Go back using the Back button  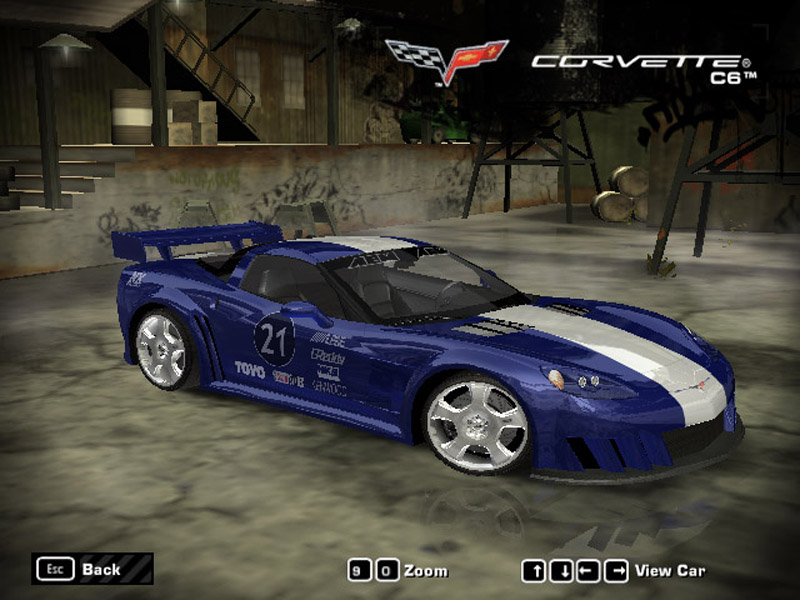click(x=92, y=569)
